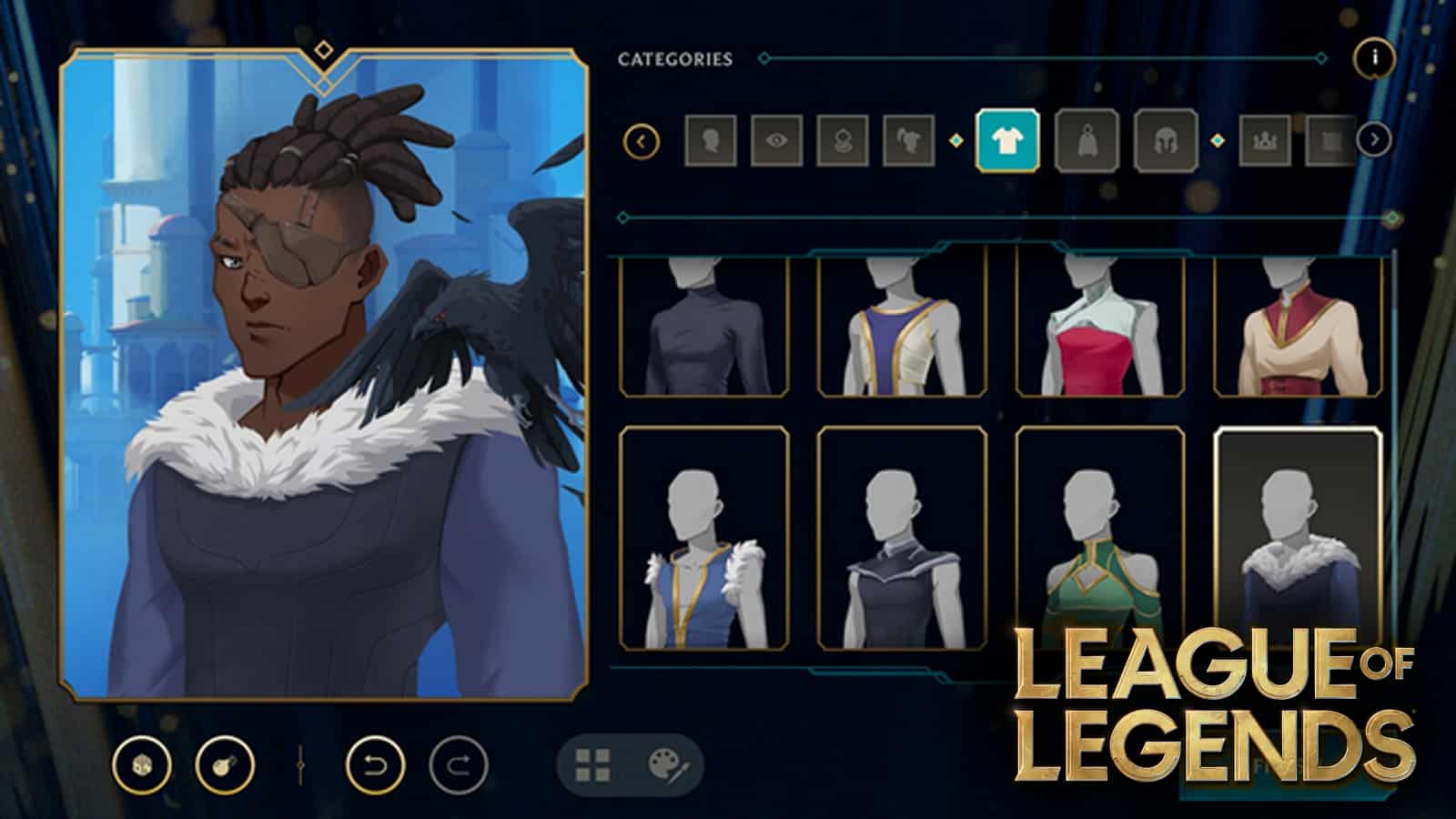Select the paint palette customization icon
Screen dimensions: 1456x819
click(x=666, y=764)
